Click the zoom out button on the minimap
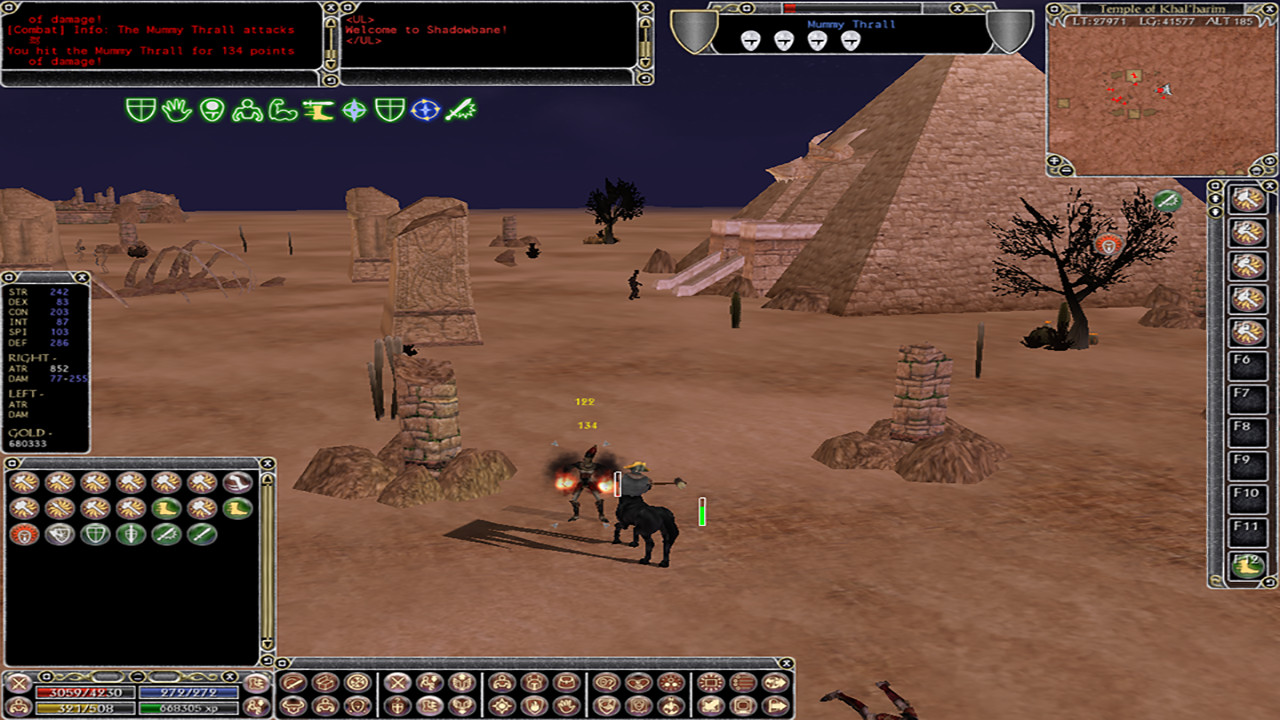This screenshot has height=720, width=1280. click(x=1065, y=168)
